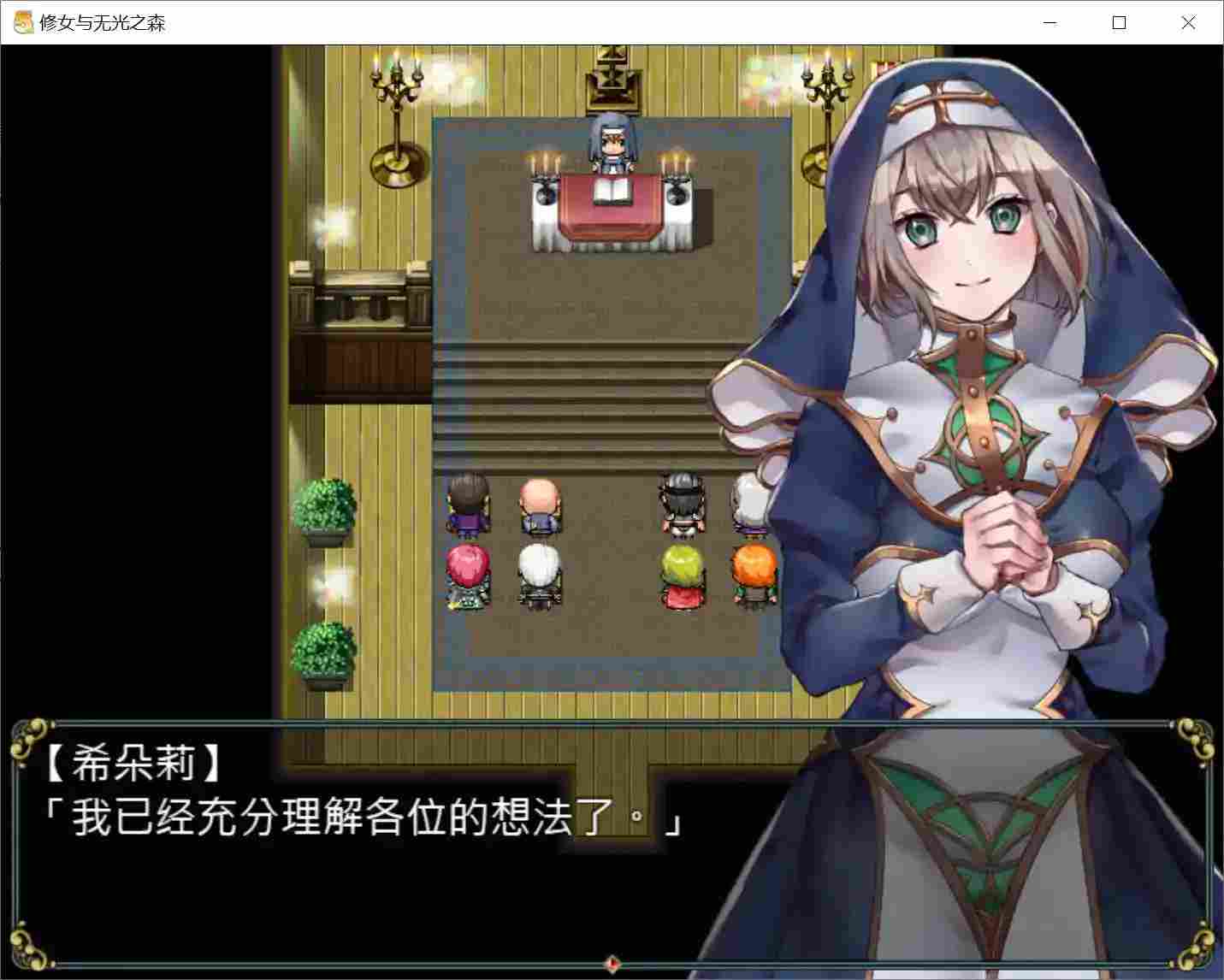
Task: Click the red-clothed altar table with candles
Action: [611, 205]
